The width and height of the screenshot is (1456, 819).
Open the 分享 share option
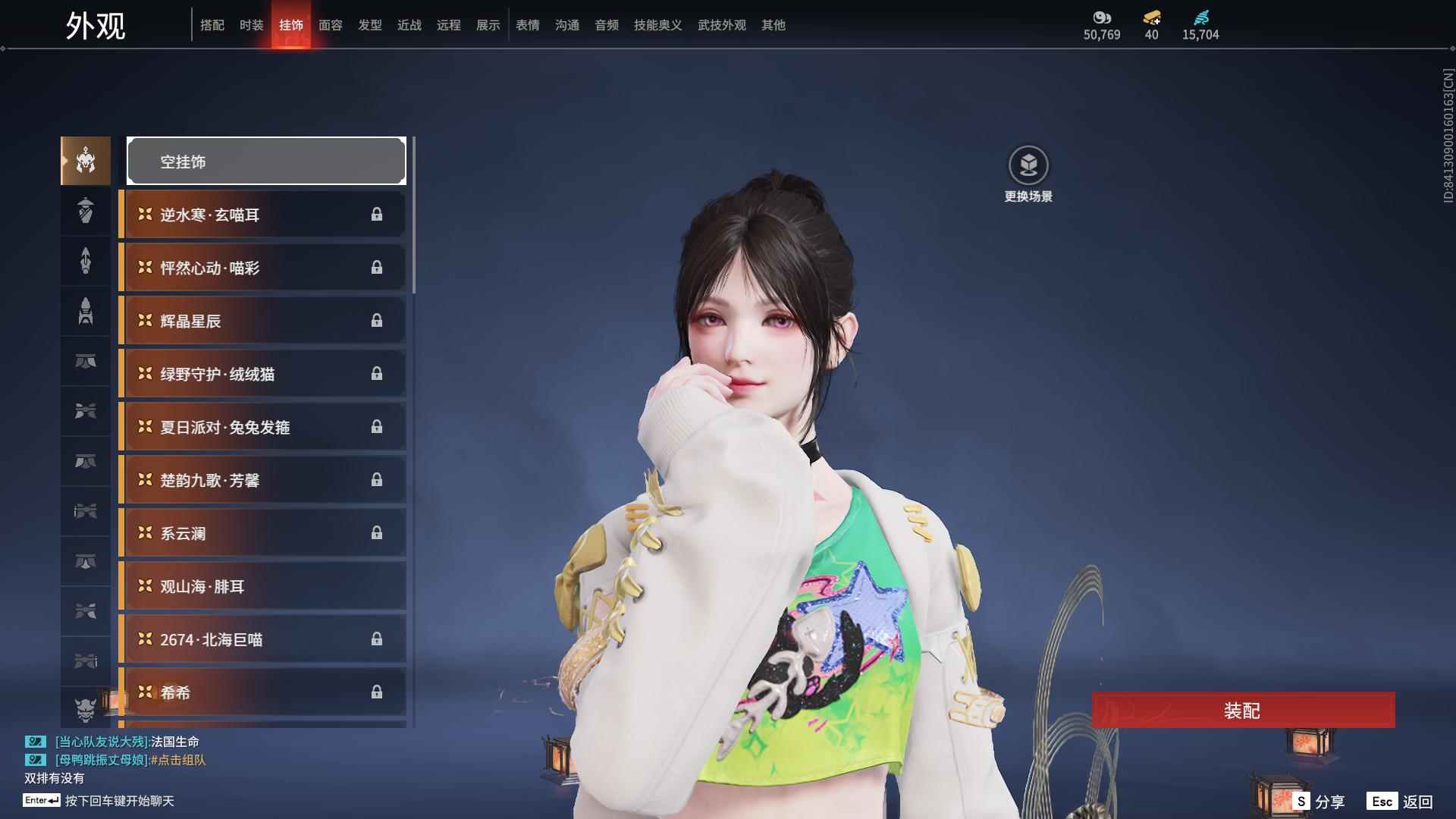[x=1319, y=802]
